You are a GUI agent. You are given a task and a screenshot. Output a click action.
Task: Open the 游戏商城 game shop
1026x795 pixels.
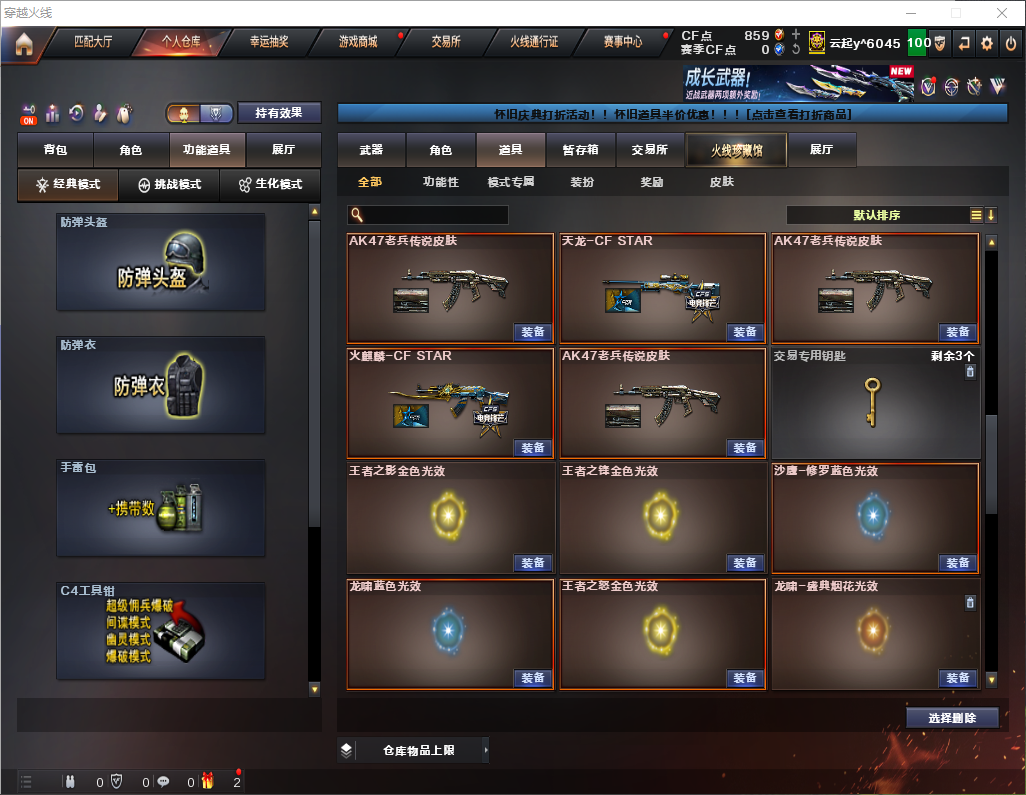[x=358, y=43]
